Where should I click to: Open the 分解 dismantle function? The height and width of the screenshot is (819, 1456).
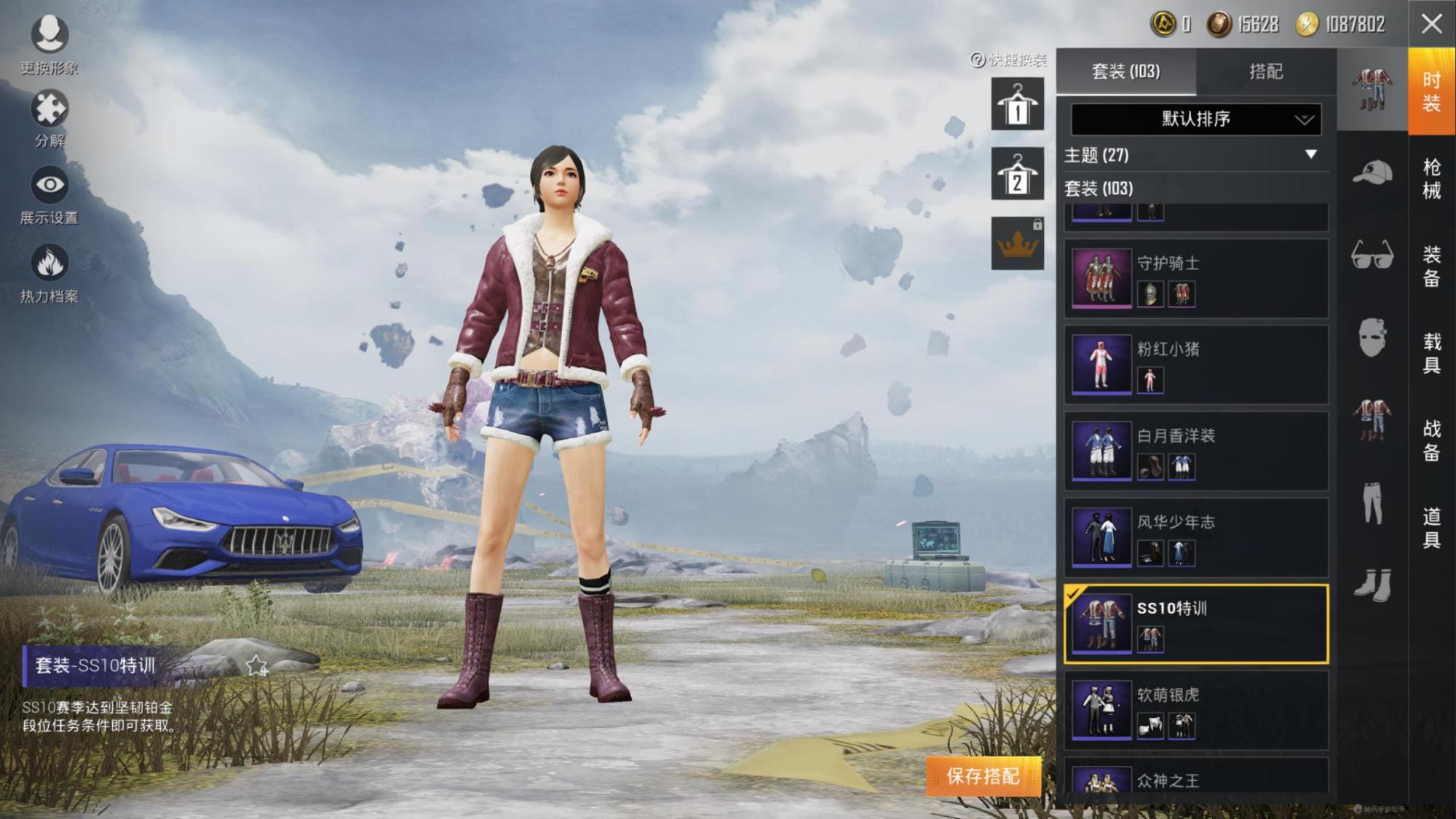point(49,118)
